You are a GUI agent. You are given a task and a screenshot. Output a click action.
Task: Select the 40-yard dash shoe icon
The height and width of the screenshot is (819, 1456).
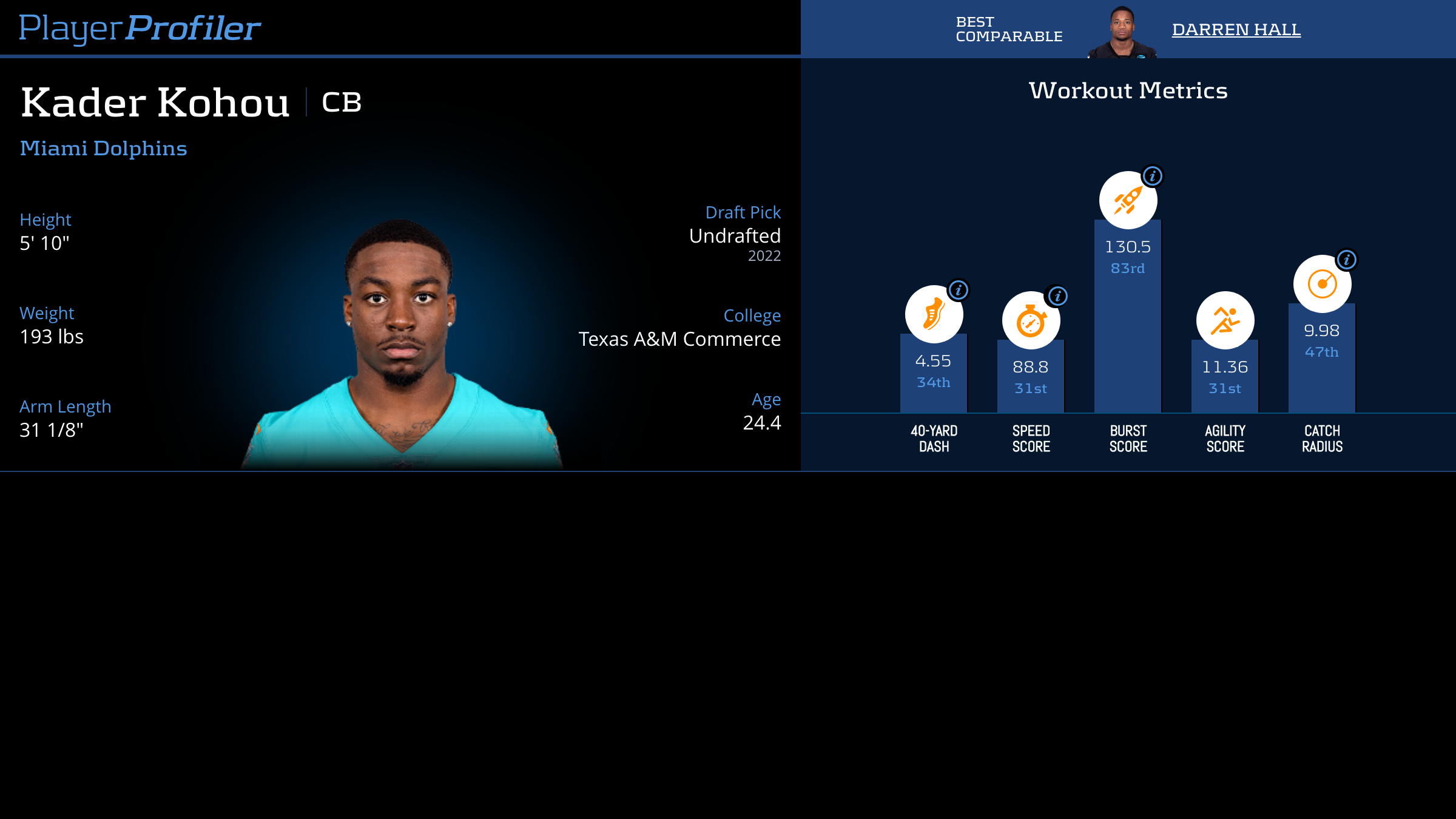pos(933,314)
